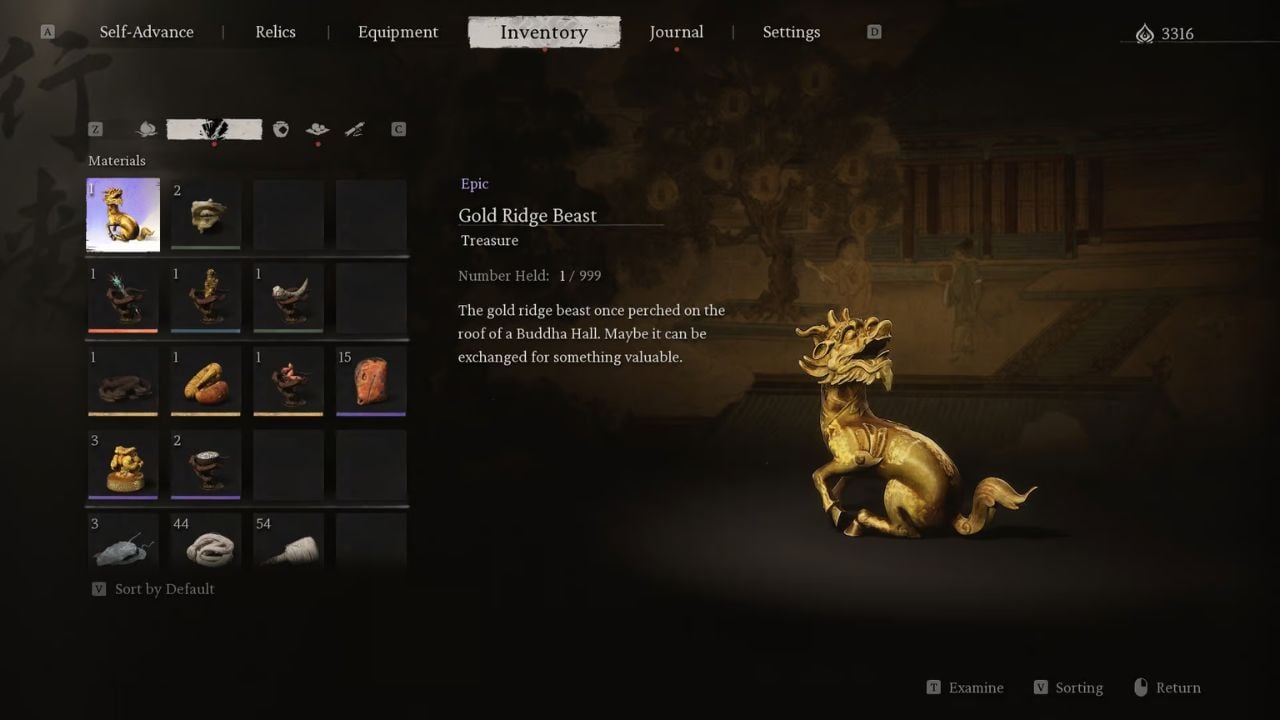
Task: Click the Return button
Action: pos(1167,687)
